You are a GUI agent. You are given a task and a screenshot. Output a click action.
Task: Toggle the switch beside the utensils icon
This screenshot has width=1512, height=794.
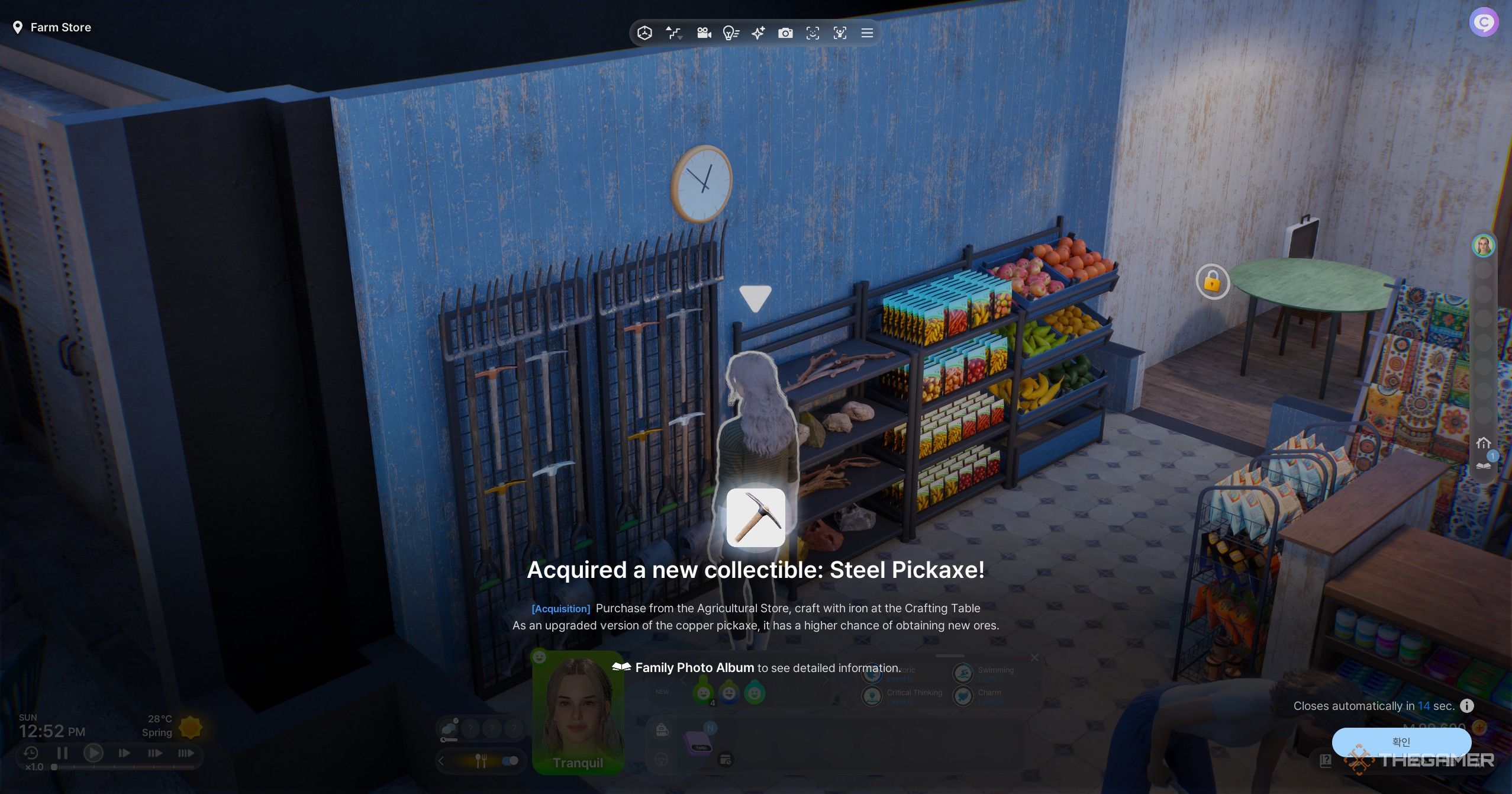coord(510,760)
